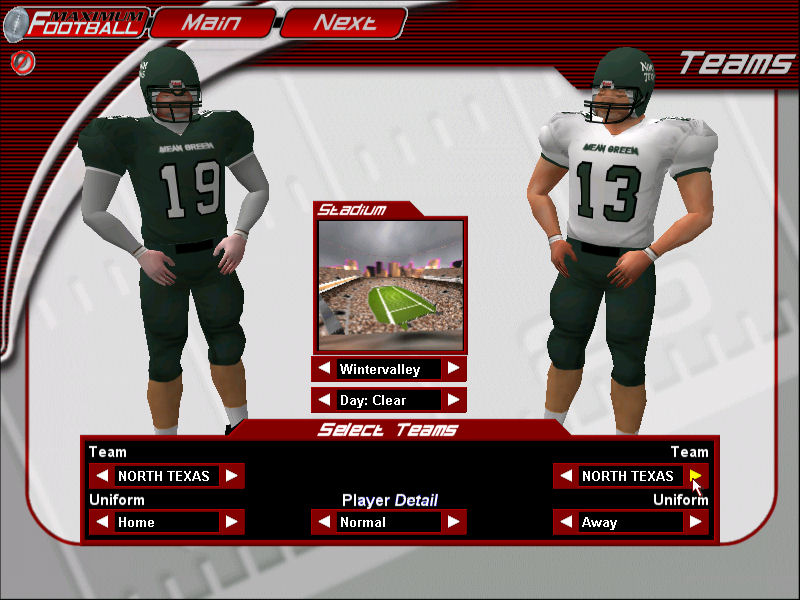
Task: Select previous team for the left side
Action: coord(101,476)
